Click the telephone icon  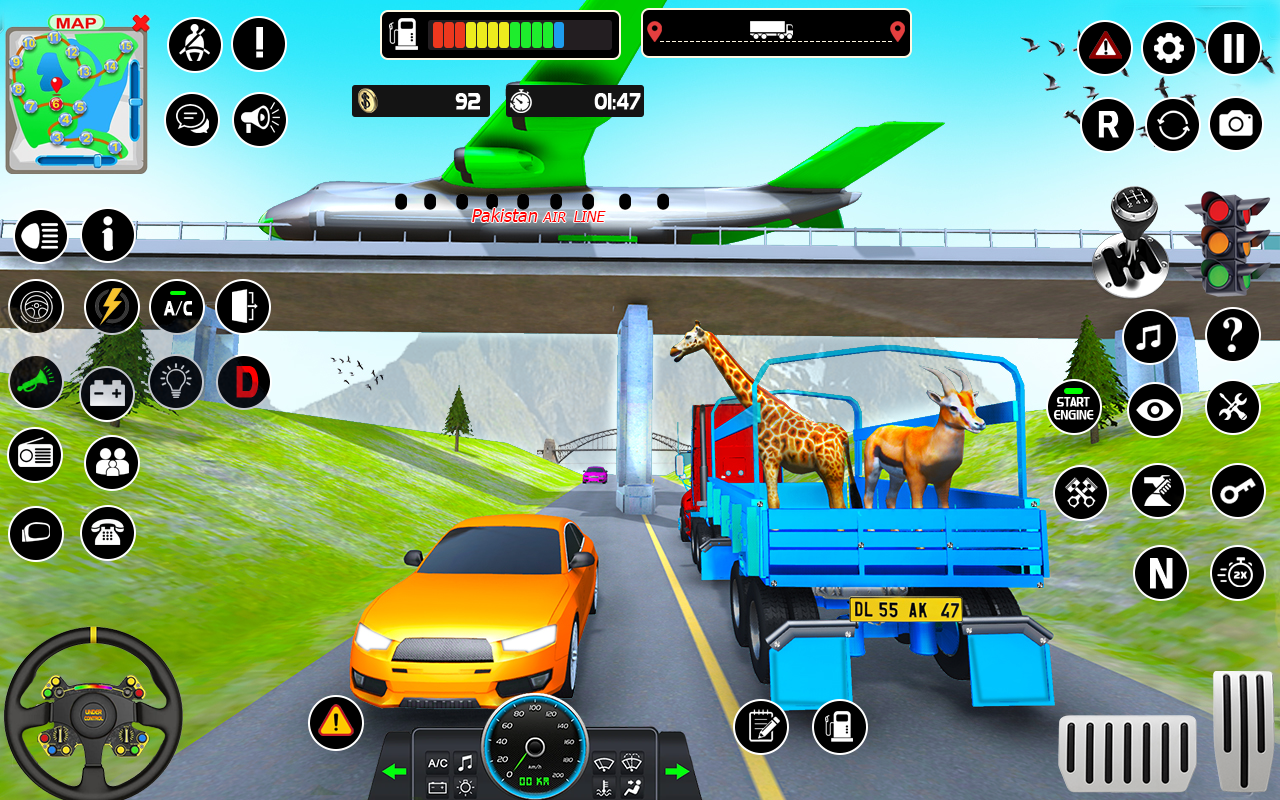107,532
